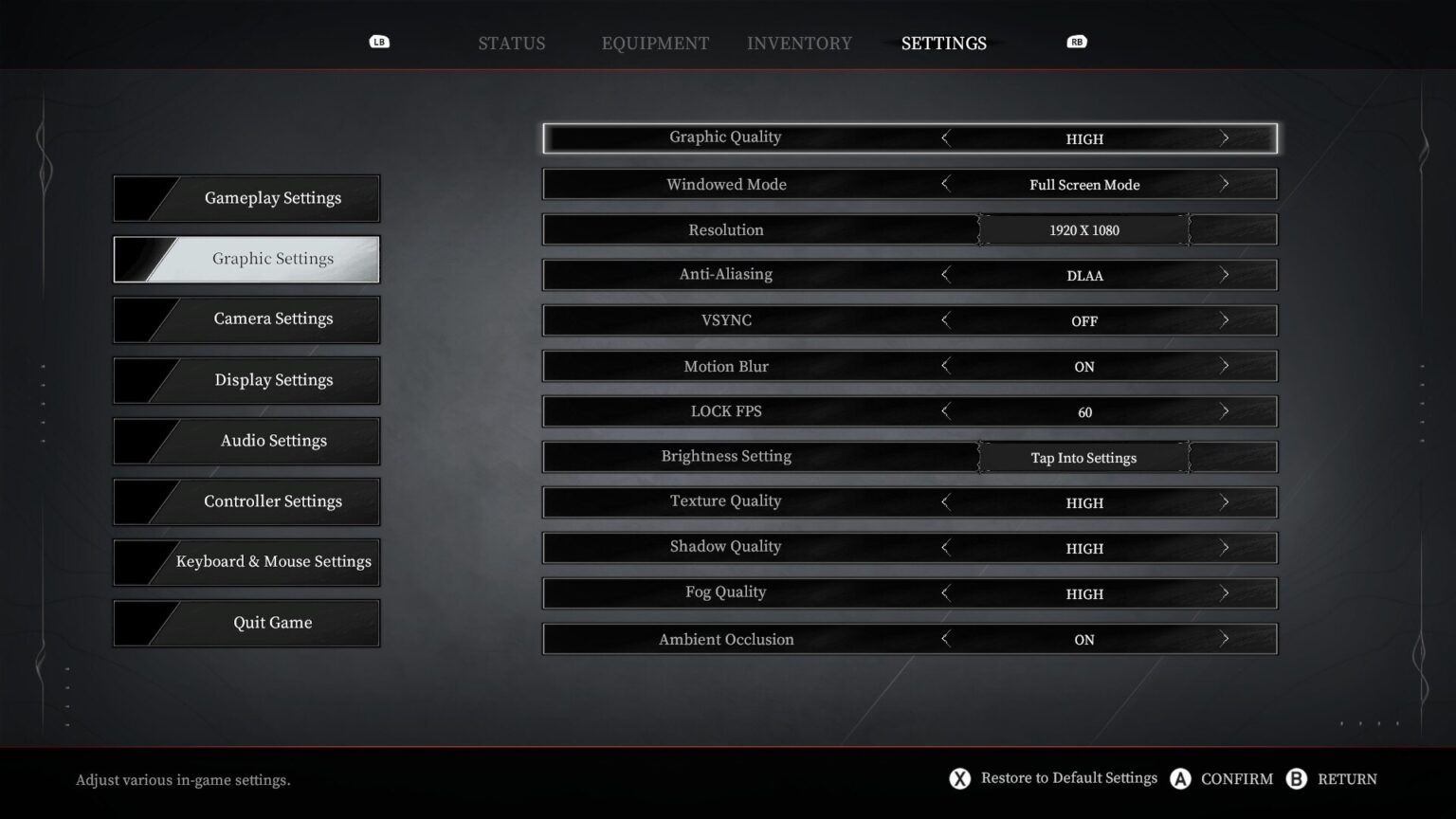Click the RB bumper icon in the top bar
This screenshot has width=1456, height=819.
[1075, 42]
